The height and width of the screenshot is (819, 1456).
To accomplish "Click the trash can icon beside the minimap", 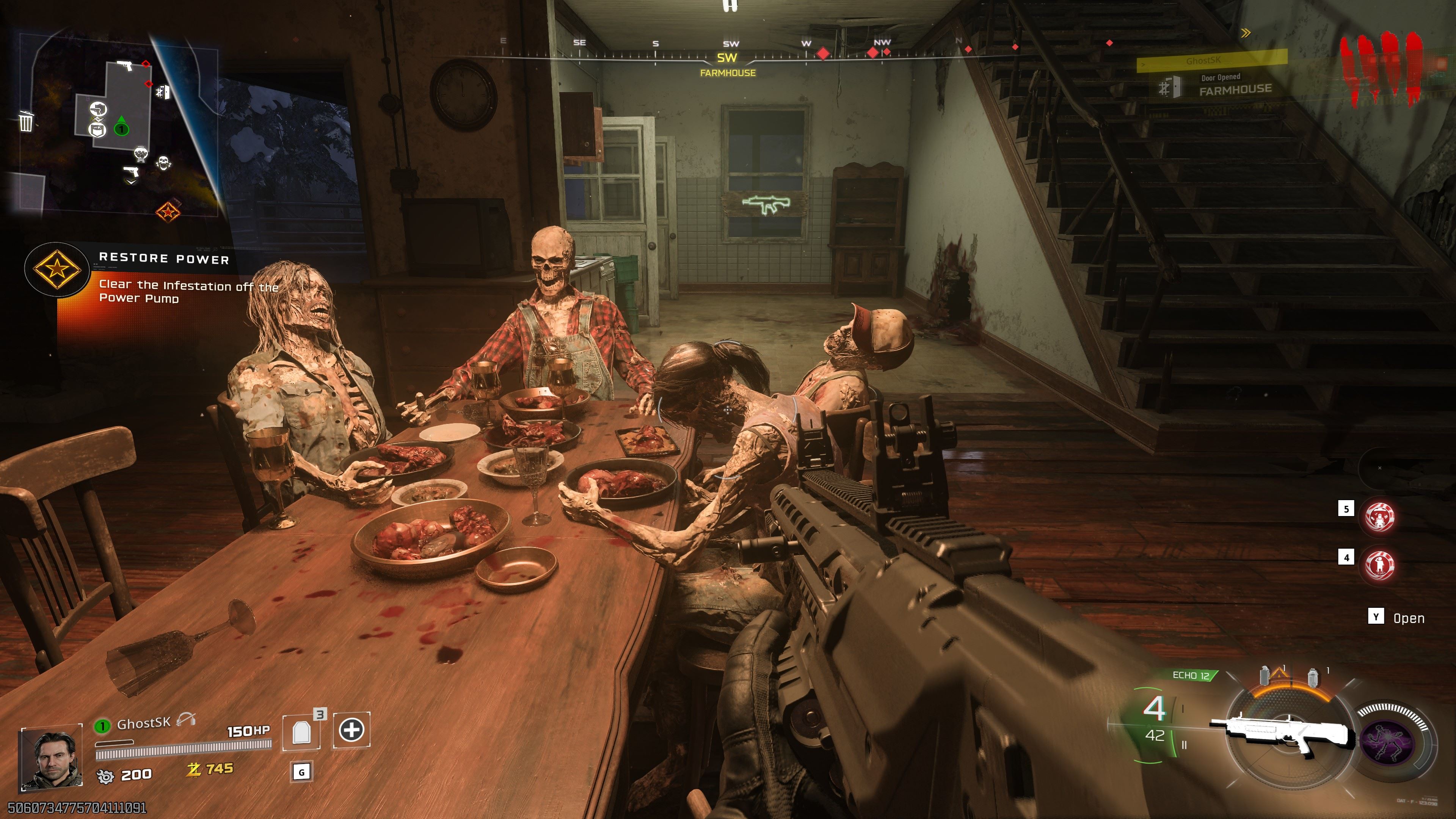I will [x=26, y=121].
